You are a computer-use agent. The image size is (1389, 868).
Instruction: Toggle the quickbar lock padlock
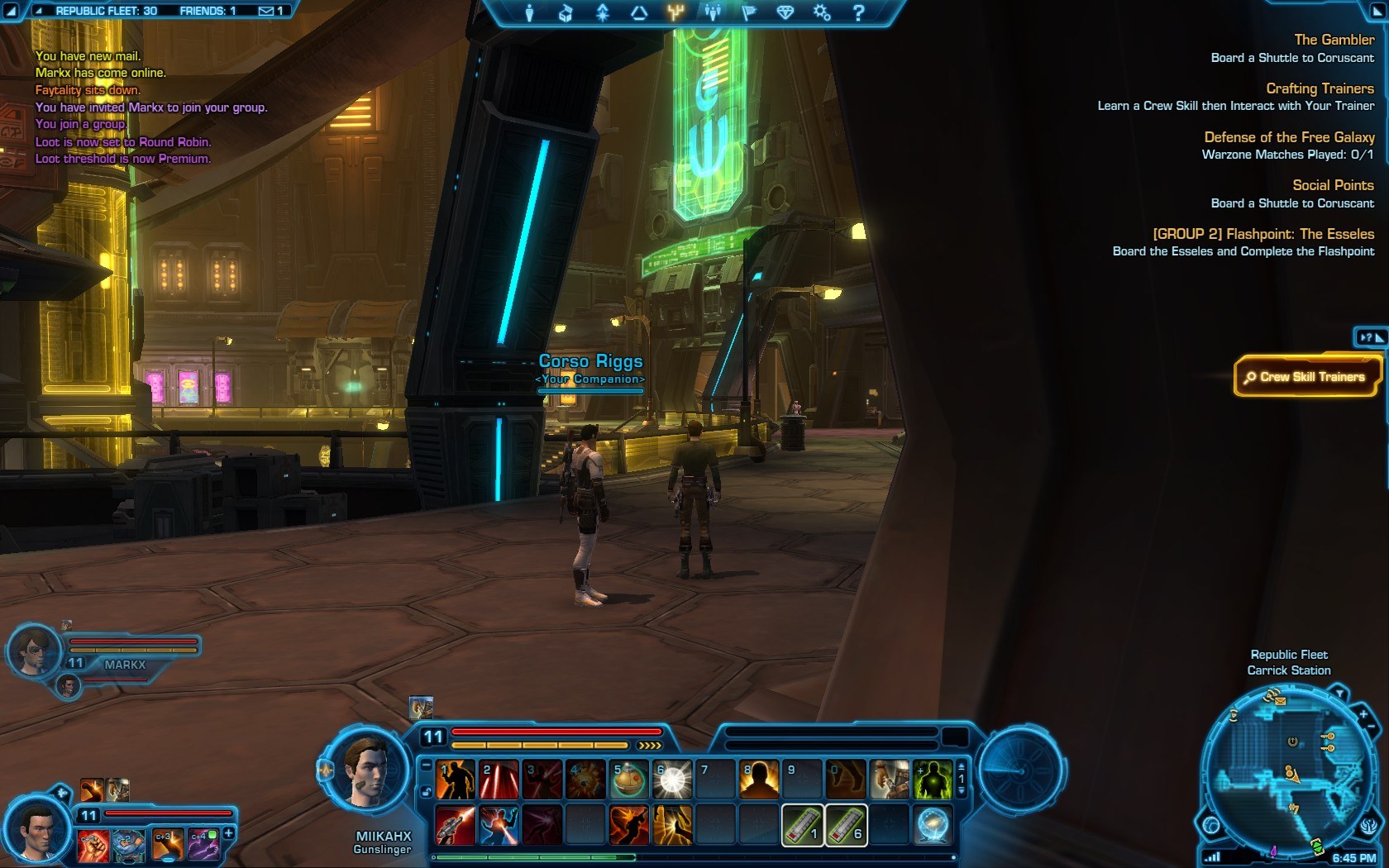[427, 790]
